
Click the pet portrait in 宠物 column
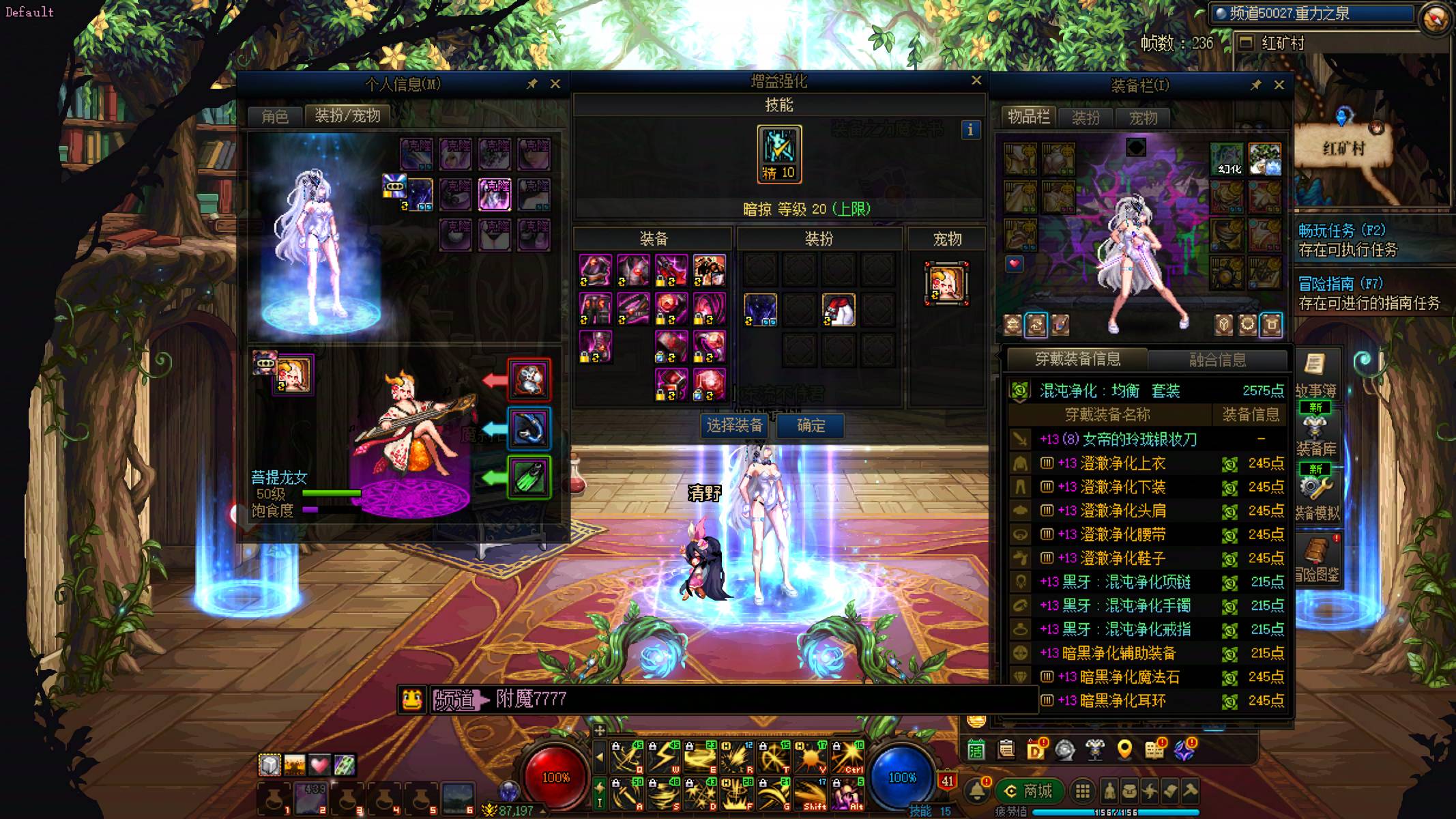(947, 283)
